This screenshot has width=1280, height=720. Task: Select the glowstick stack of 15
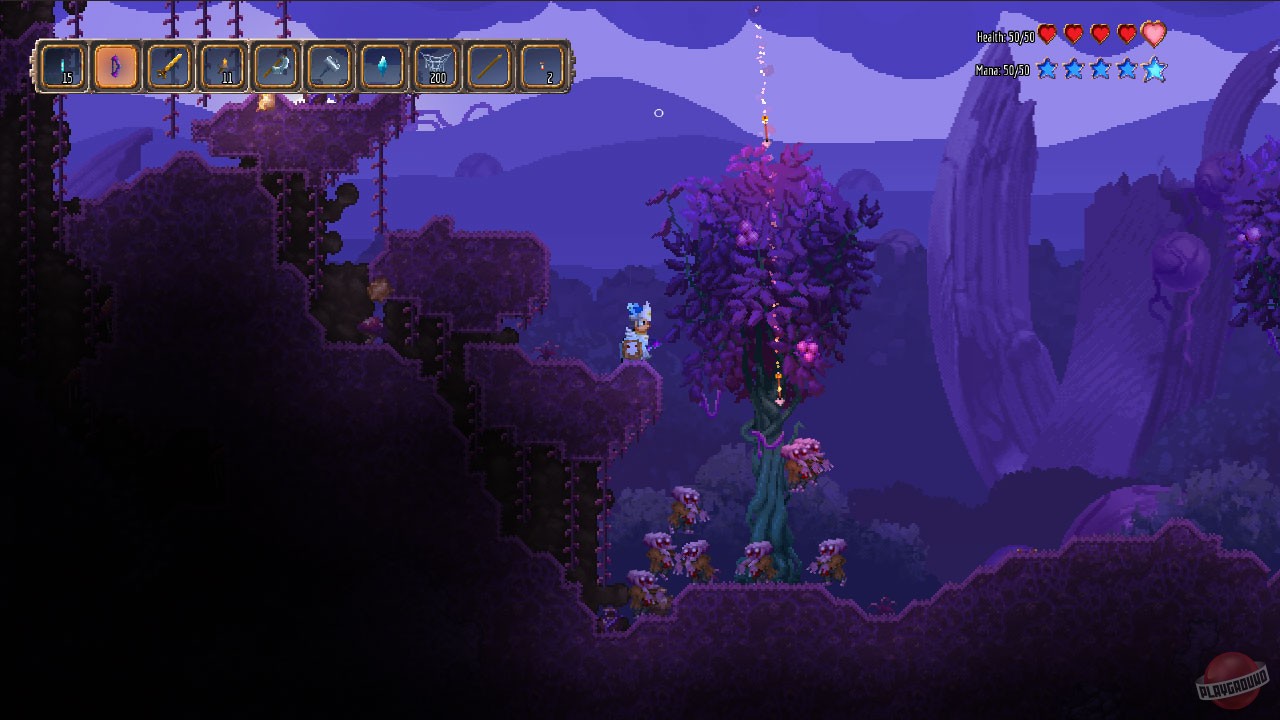(63, 67)
